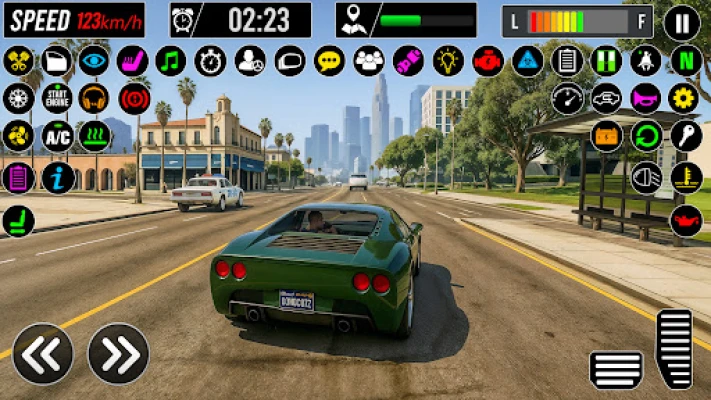Sound the pink horn

(x=646, y=98)
